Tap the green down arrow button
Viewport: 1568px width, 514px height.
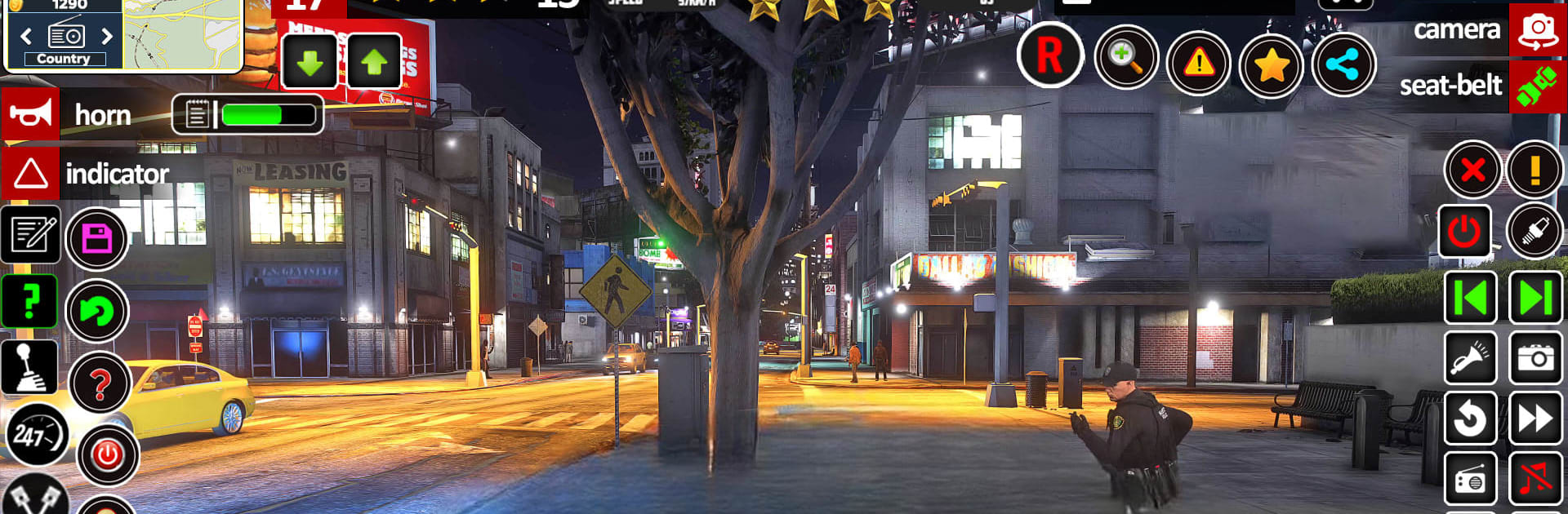click(x=310, y=62)
